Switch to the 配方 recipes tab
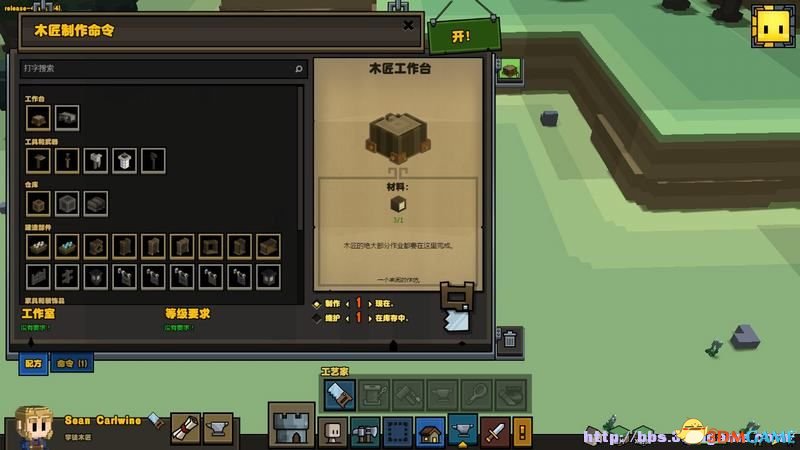Image resolution: width=800 pixels, height=450 pixels. pos(32,363)
